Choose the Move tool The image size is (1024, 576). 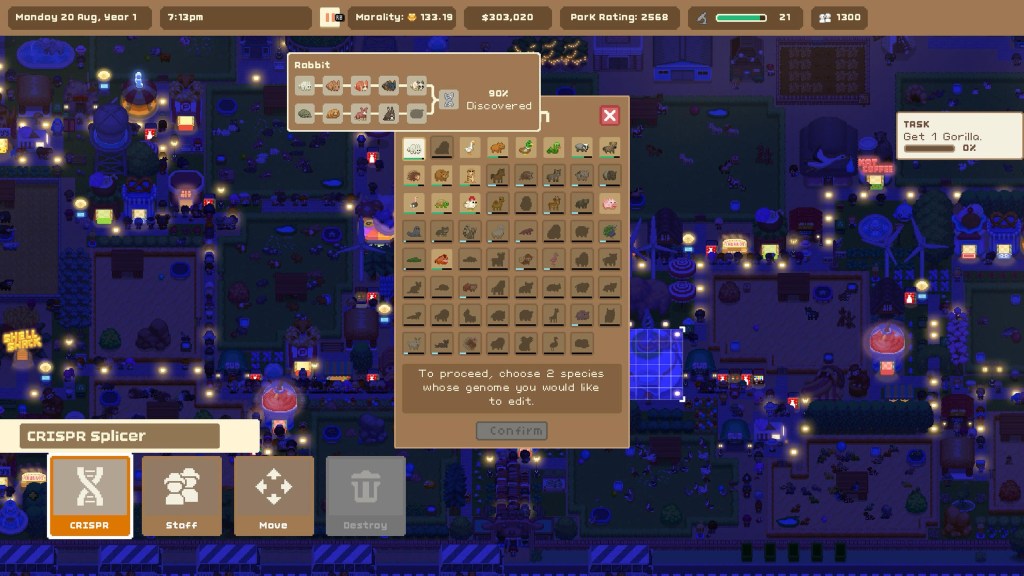pyautogui.click(x=273, y=496)
